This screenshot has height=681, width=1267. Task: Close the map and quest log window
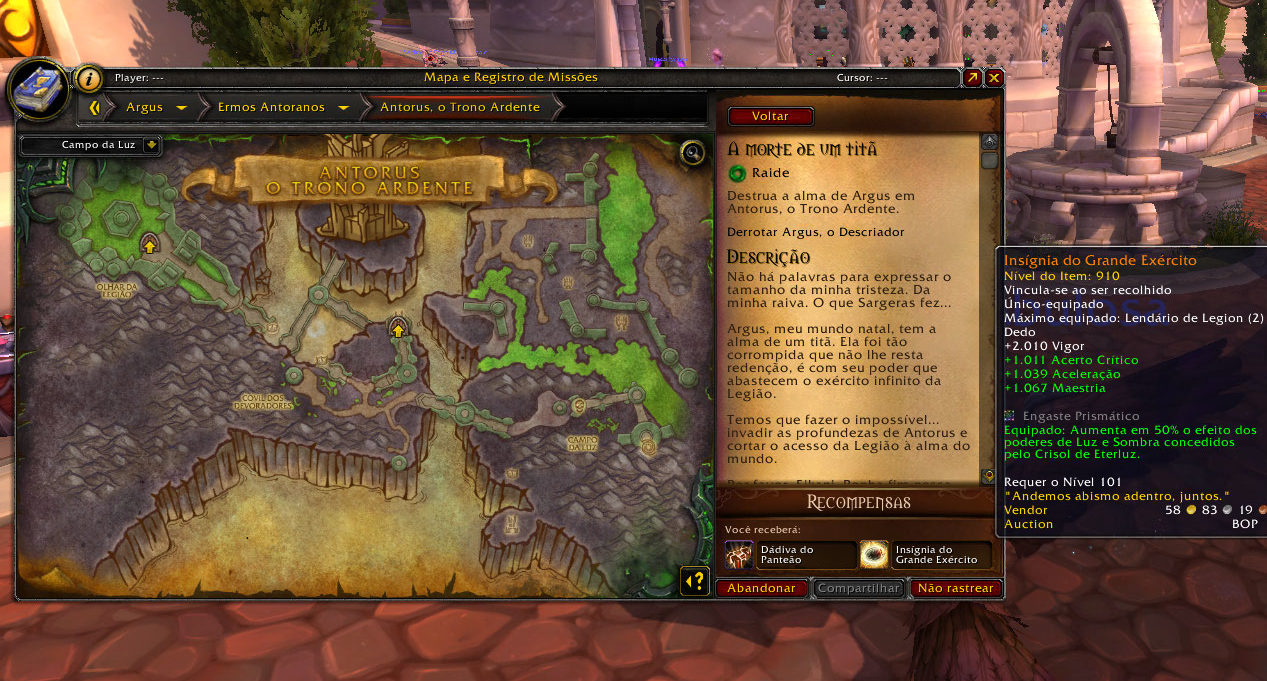[x=994, y=77]
